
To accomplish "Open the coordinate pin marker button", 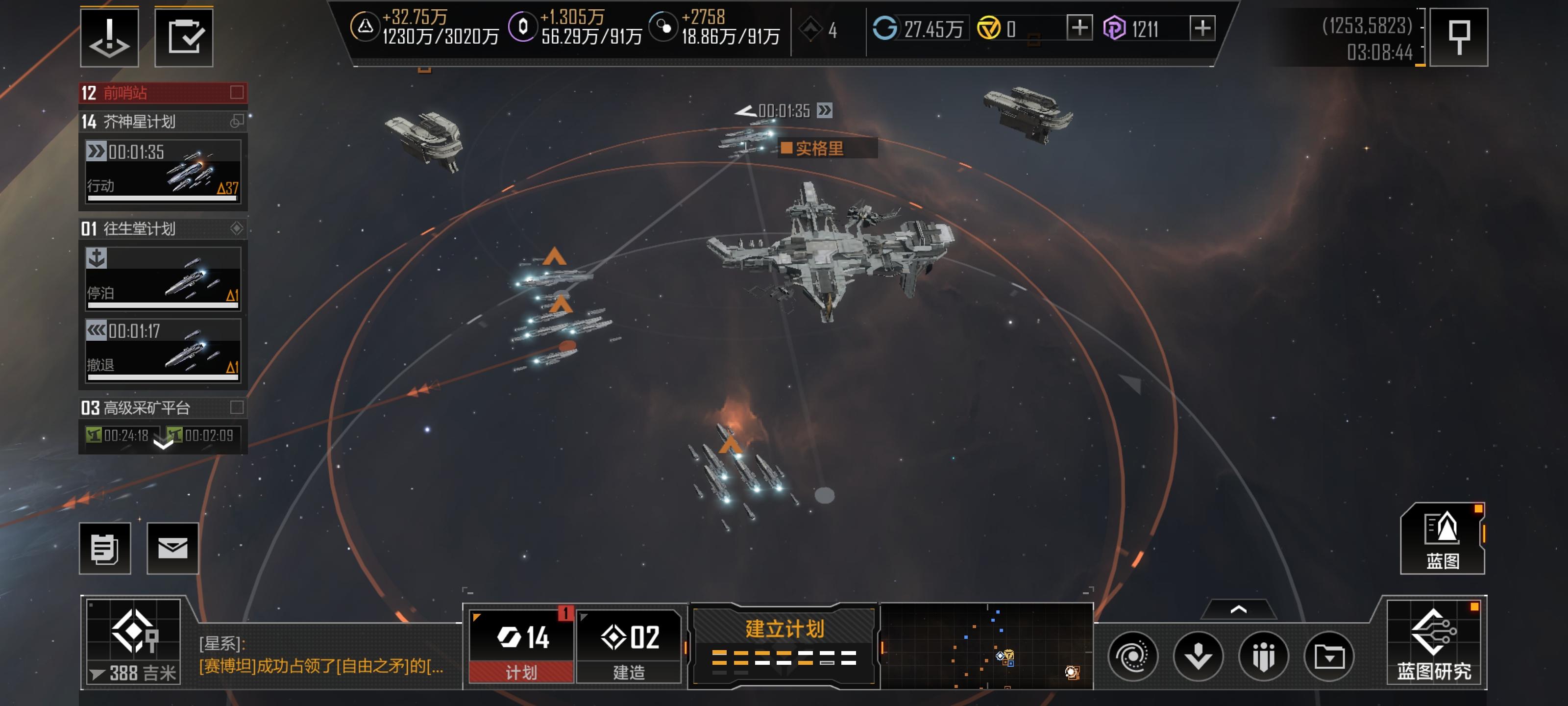I will 1458,37.
